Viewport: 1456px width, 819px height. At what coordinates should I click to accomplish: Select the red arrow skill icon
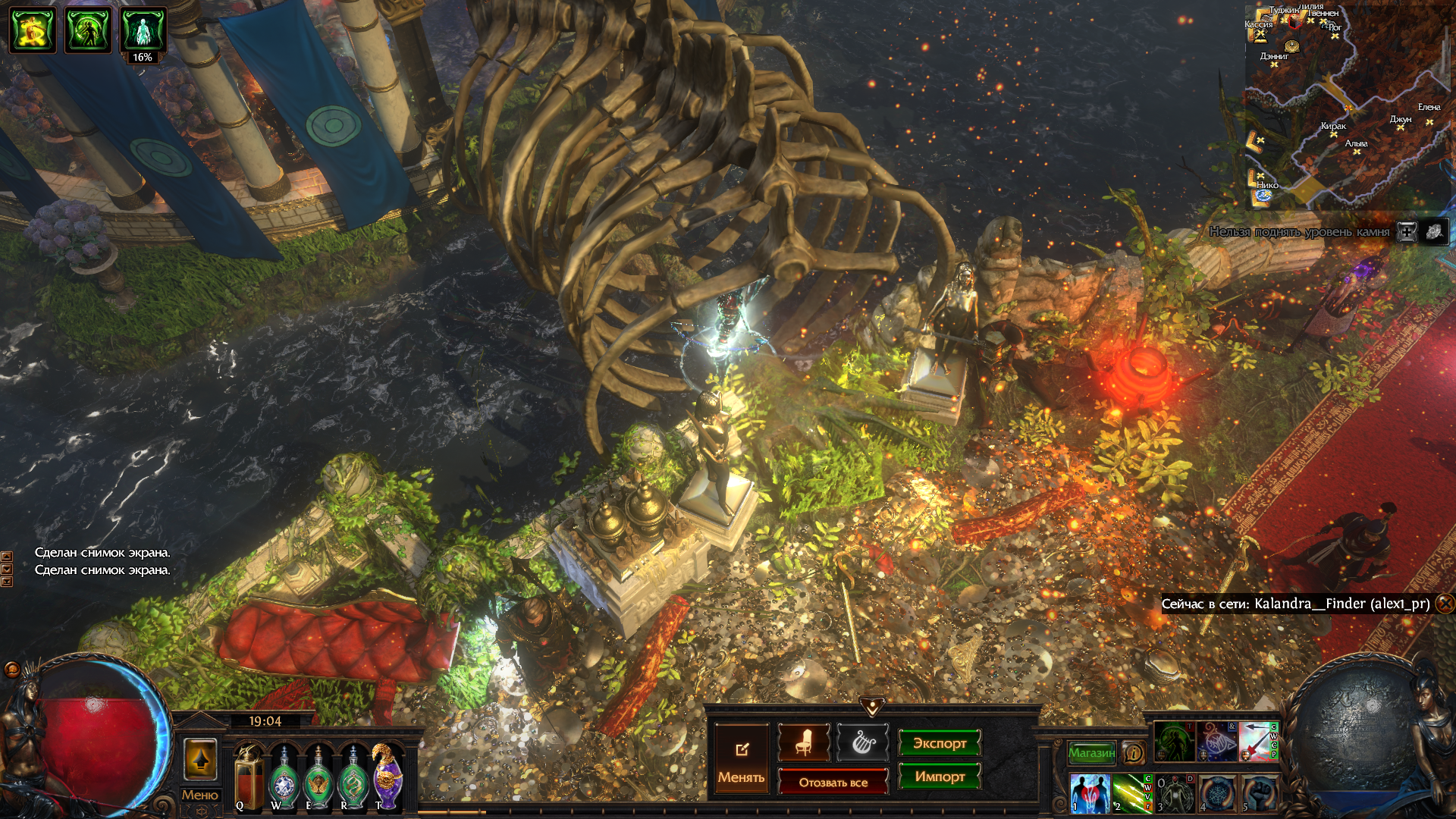(x=1256, y=742)
